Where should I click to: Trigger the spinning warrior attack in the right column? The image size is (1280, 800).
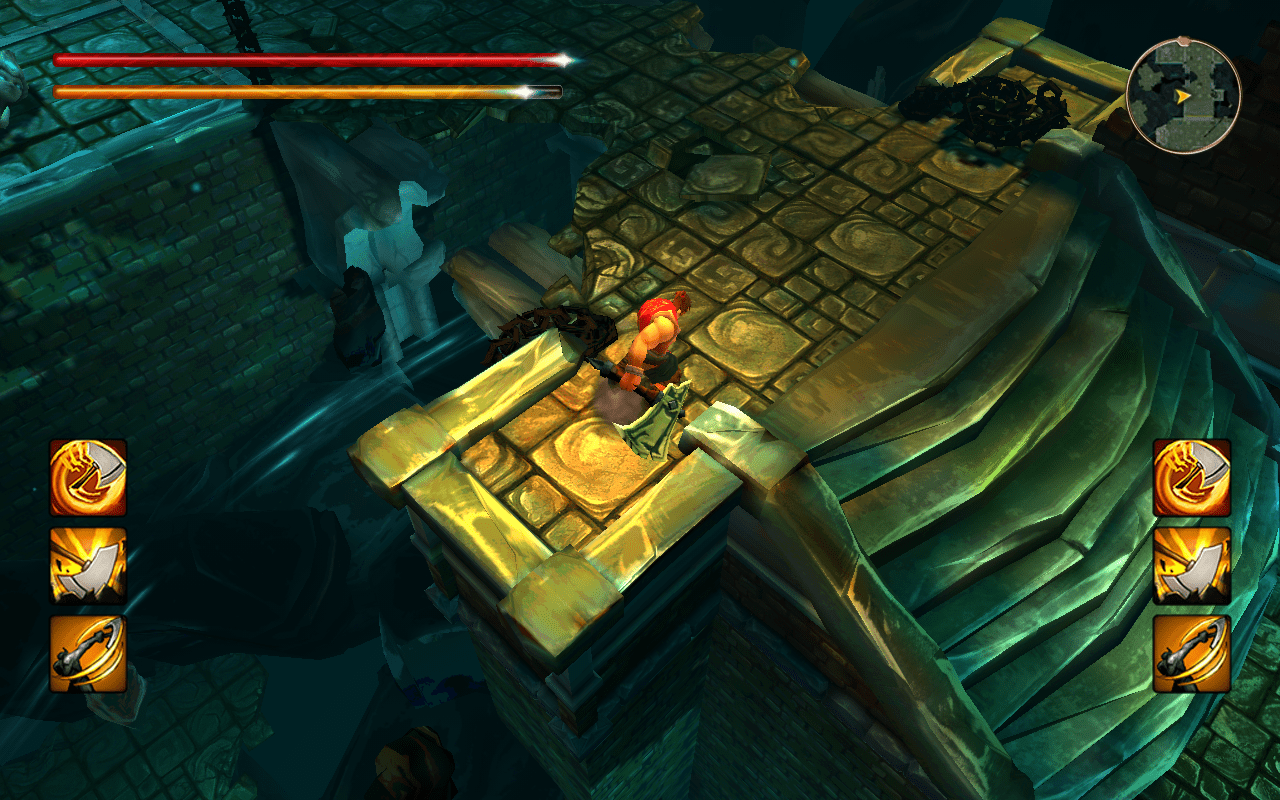point(1191,654)
